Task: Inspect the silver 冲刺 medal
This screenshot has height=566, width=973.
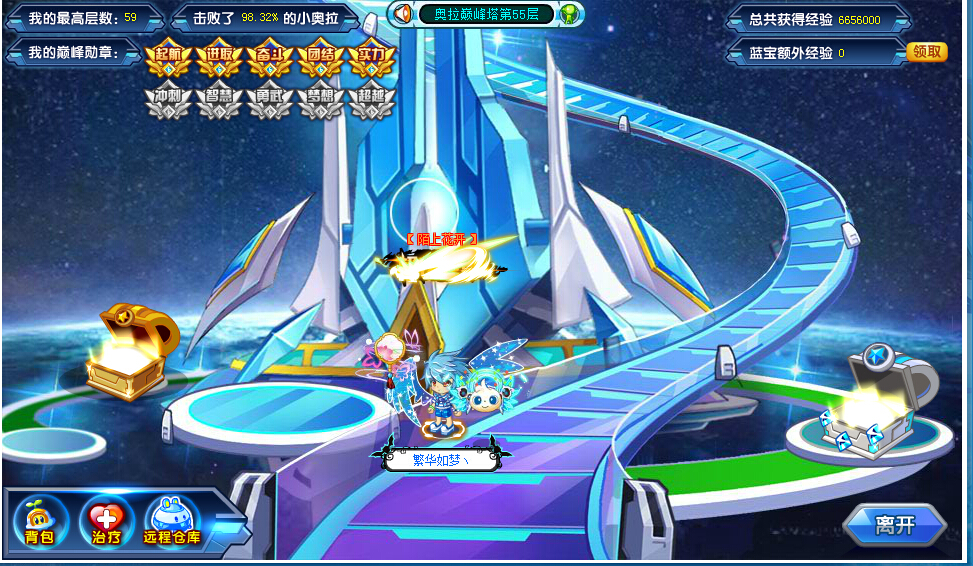Action: point(168,101)
